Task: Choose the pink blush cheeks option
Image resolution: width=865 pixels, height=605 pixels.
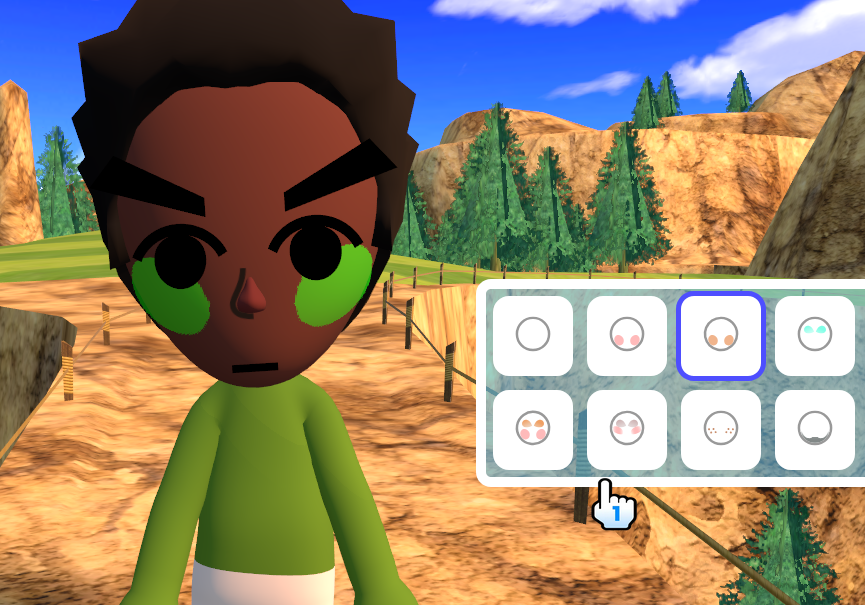Action: [x=627, y=336]
